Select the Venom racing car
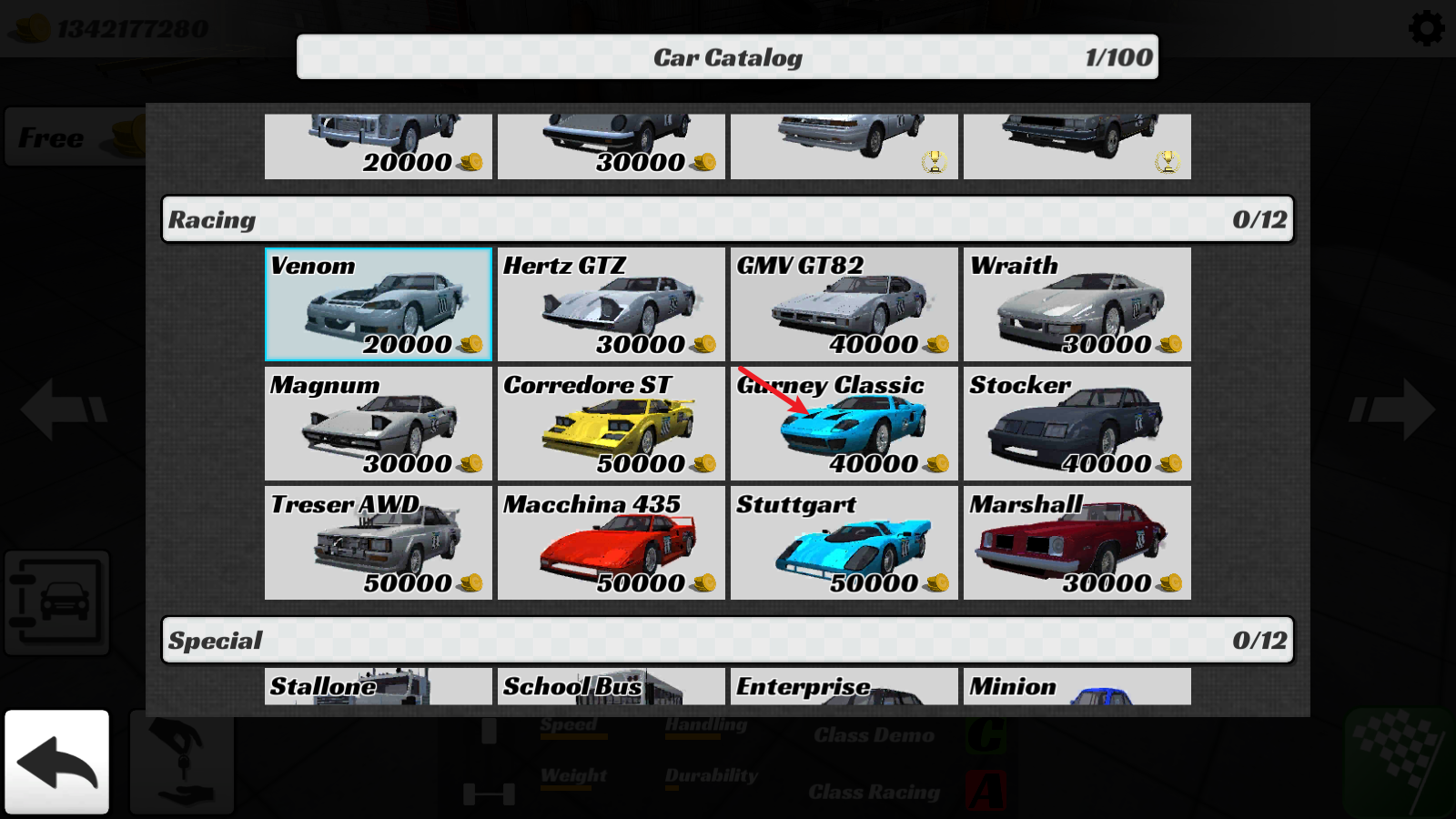1456x819 pixels. pyautogui.click(x=379, y=305)
